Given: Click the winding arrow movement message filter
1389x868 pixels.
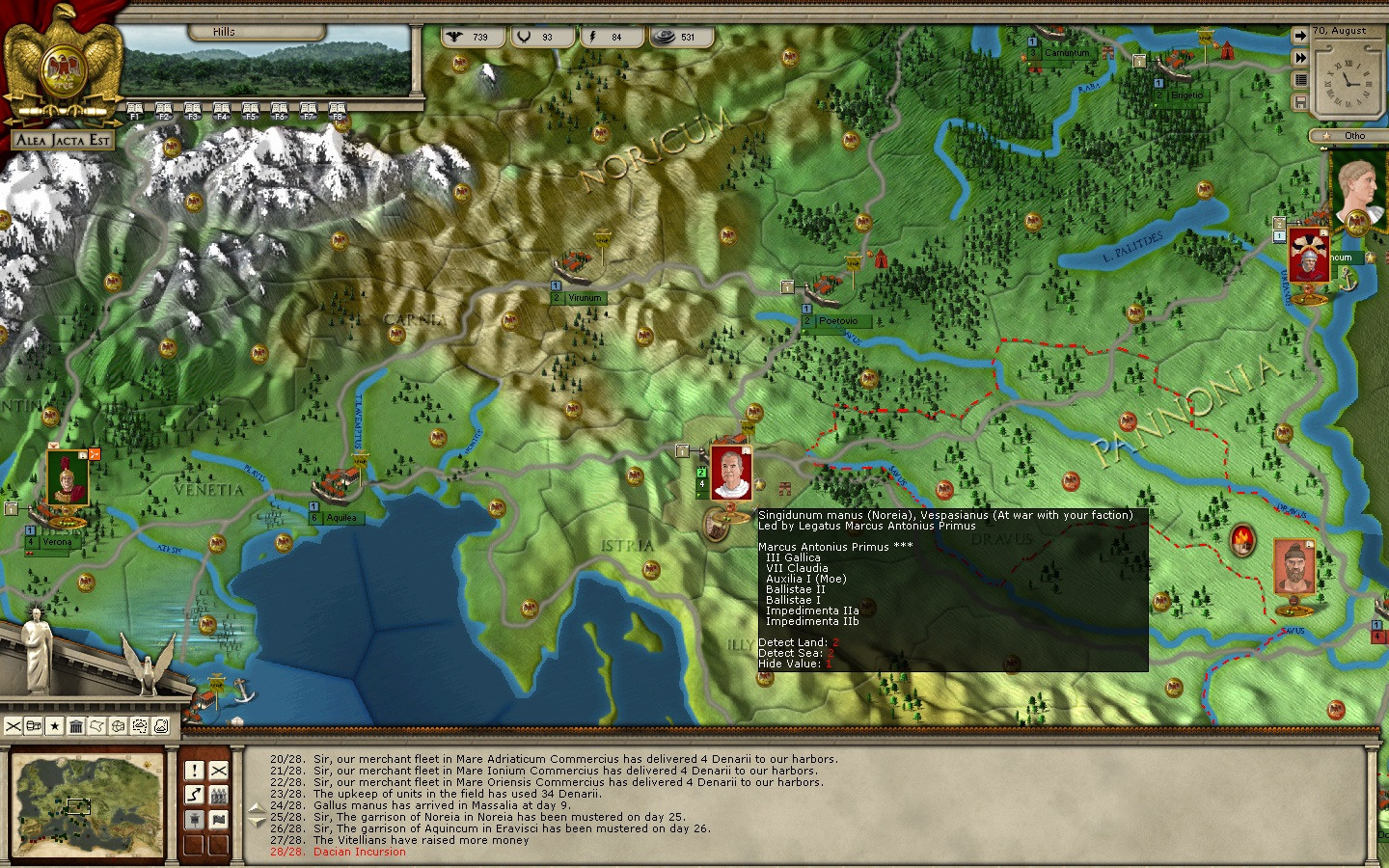Looking at the screenshot, I should click(x=194, y=795).
